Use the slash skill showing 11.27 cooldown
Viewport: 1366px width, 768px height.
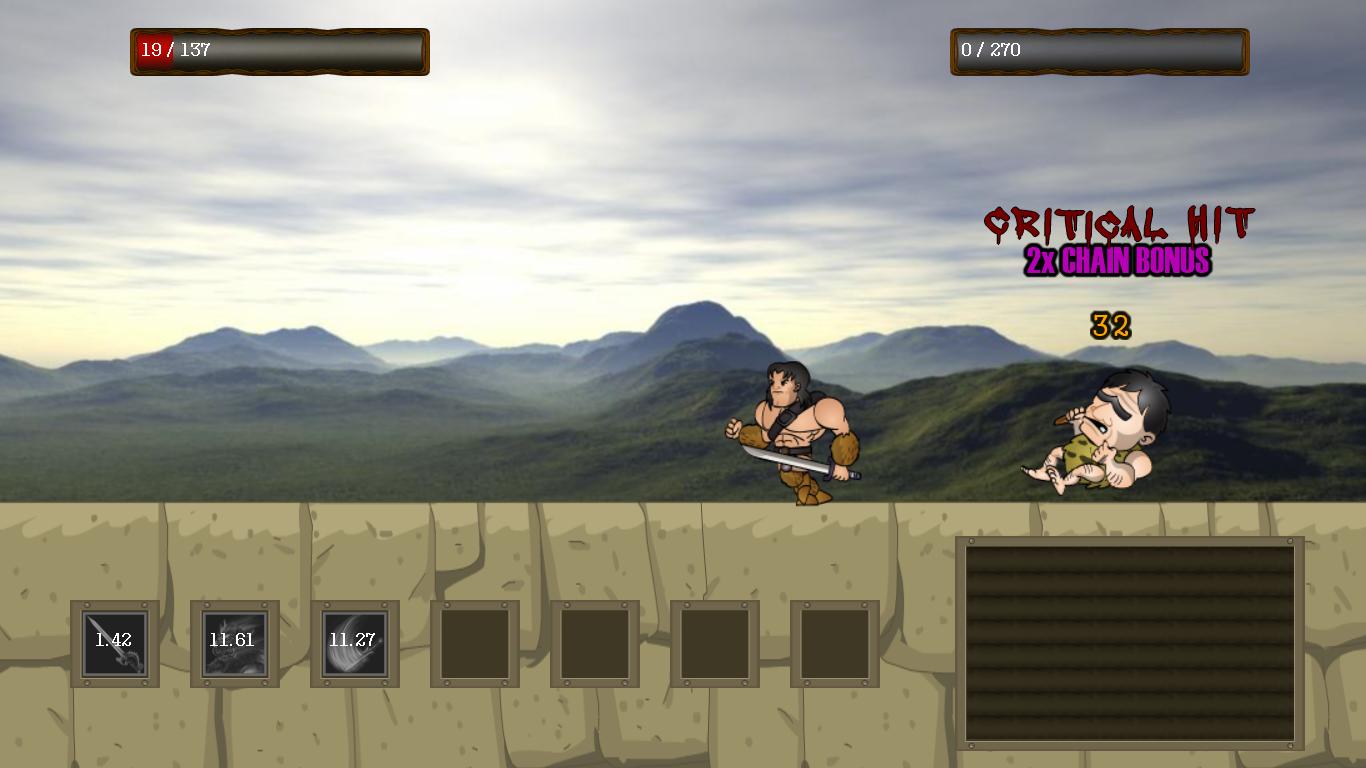point(355,642)
